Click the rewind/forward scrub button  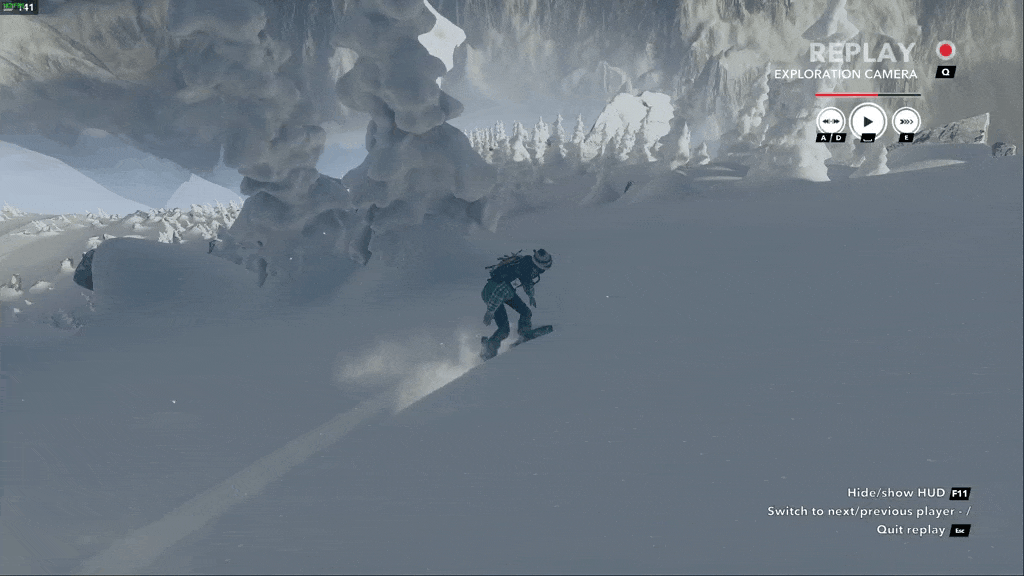point(830,121)
